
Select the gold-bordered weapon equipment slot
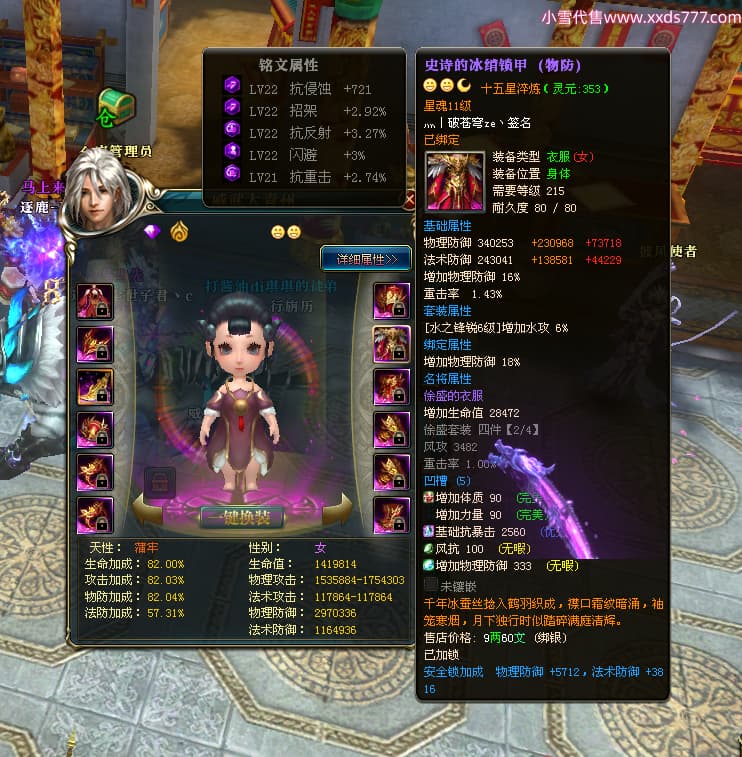(x=95, y=386)
